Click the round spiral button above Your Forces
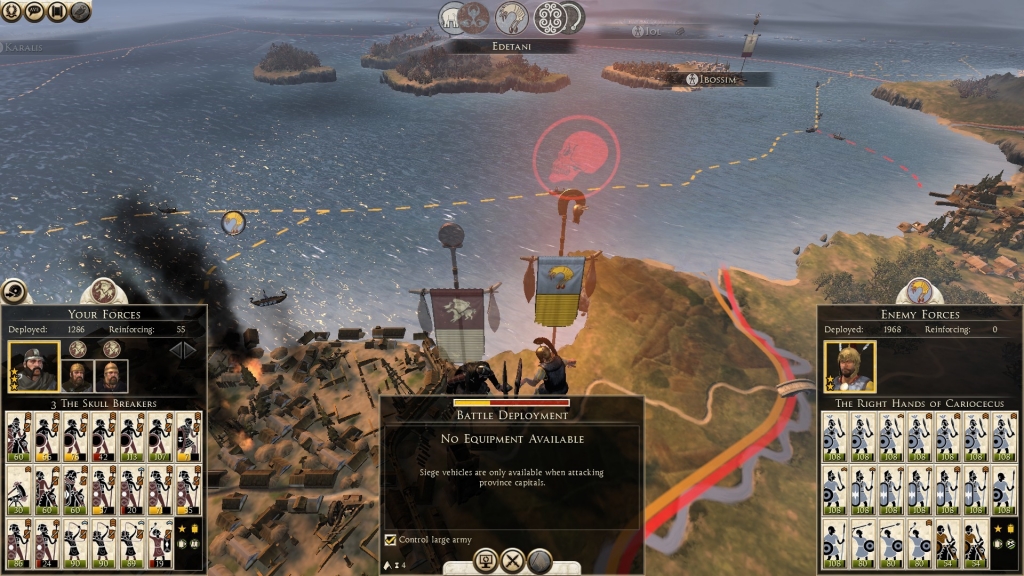 (x=14, y=291)
